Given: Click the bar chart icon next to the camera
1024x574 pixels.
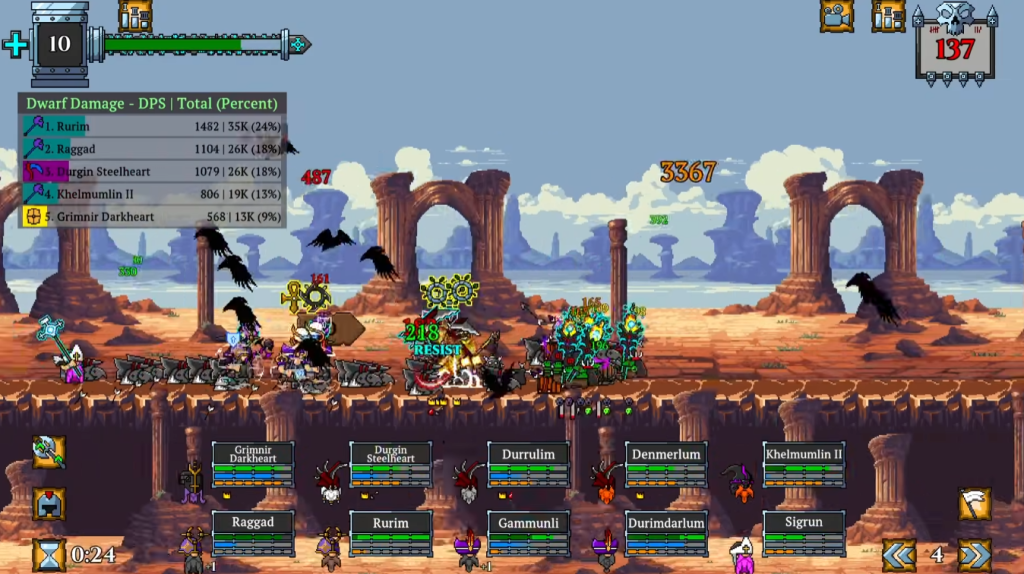Looking at the screenshot, I should tap(887, 16).
